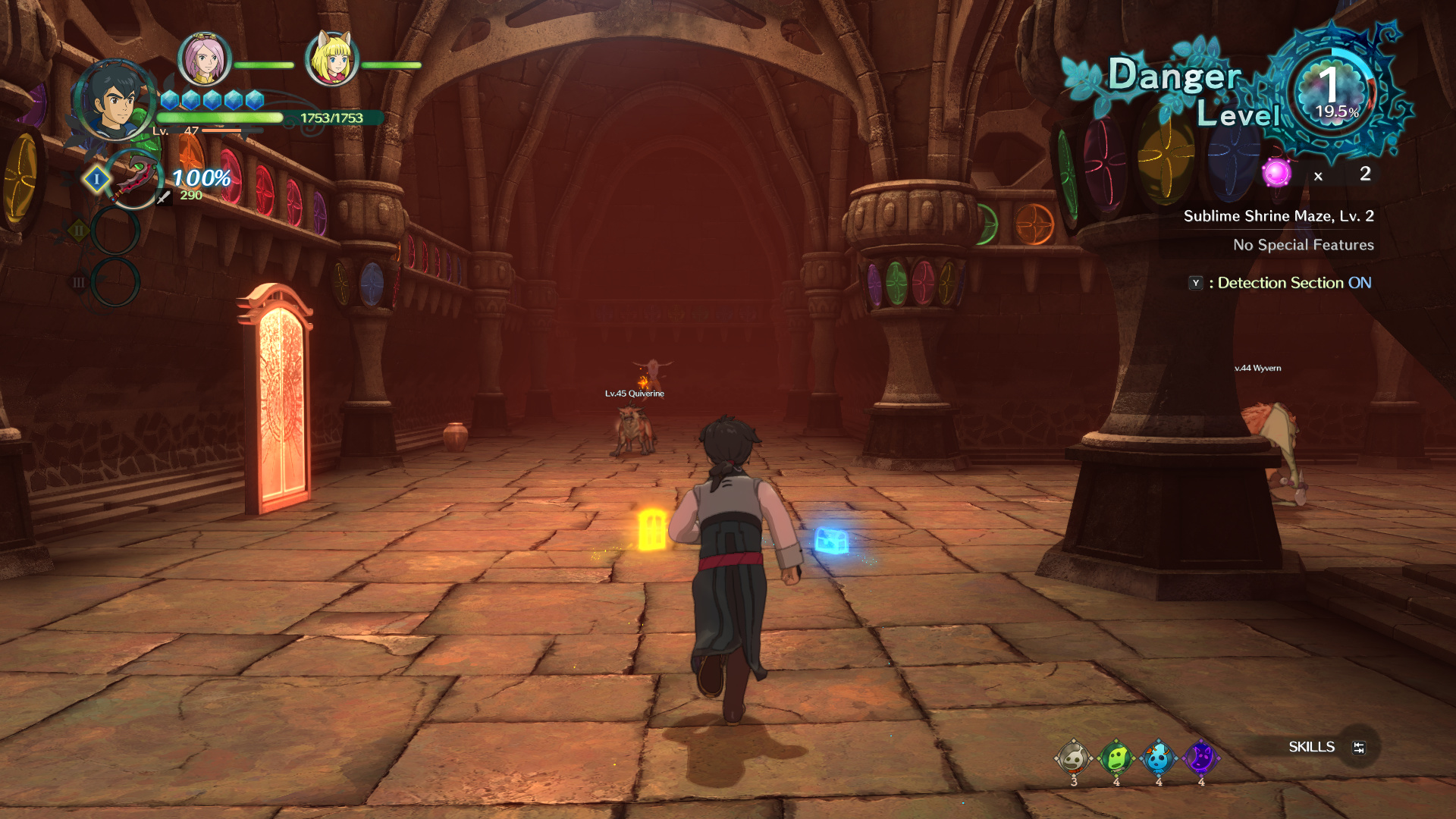Select the curved red sword weapon slot
Viewport: 1456px width, 819px height.
point(134,179)
